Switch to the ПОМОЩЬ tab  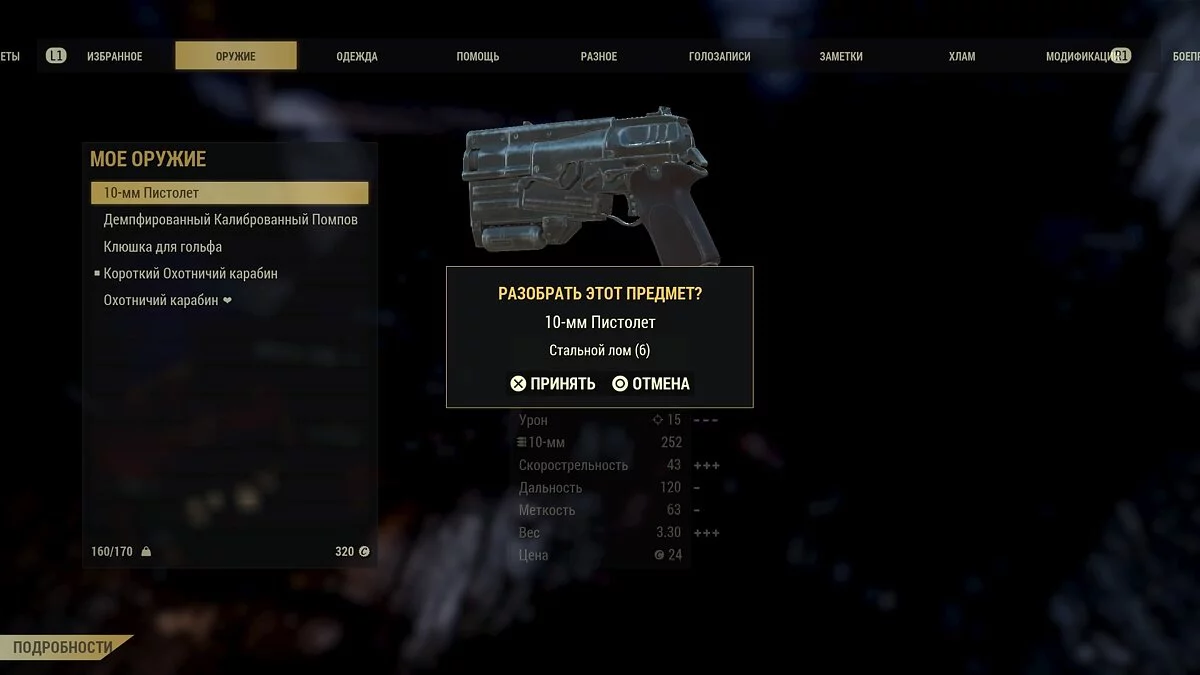(478, 56)
